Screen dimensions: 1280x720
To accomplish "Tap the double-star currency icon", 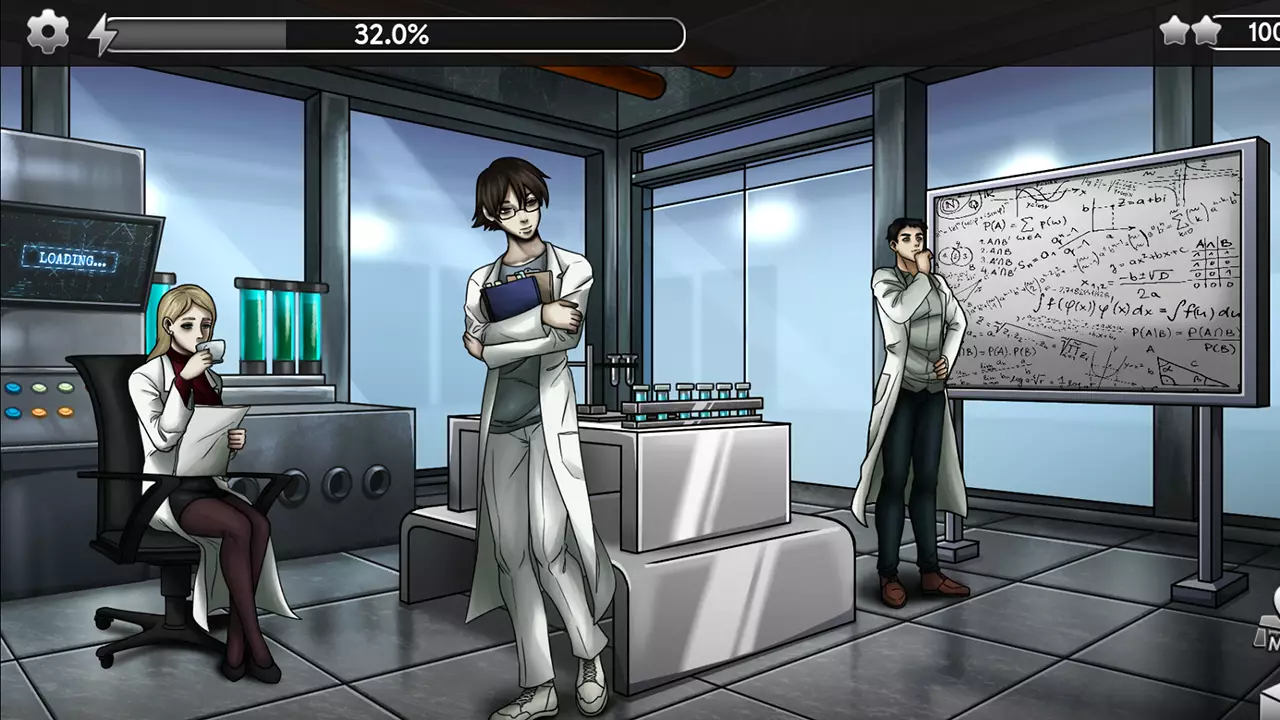I will tap(1190, 32).
